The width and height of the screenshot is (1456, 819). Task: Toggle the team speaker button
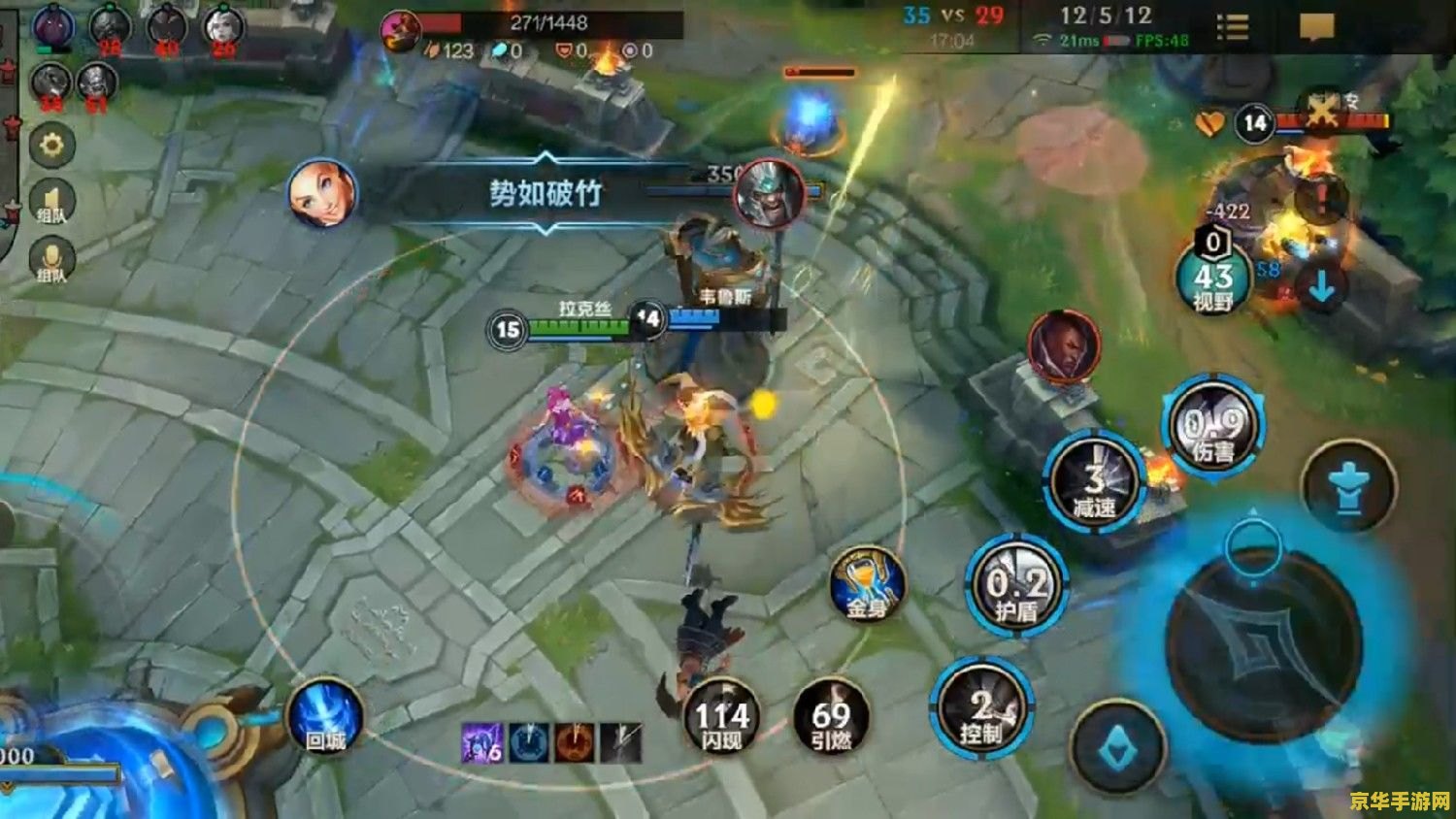(x=51, y=204)
